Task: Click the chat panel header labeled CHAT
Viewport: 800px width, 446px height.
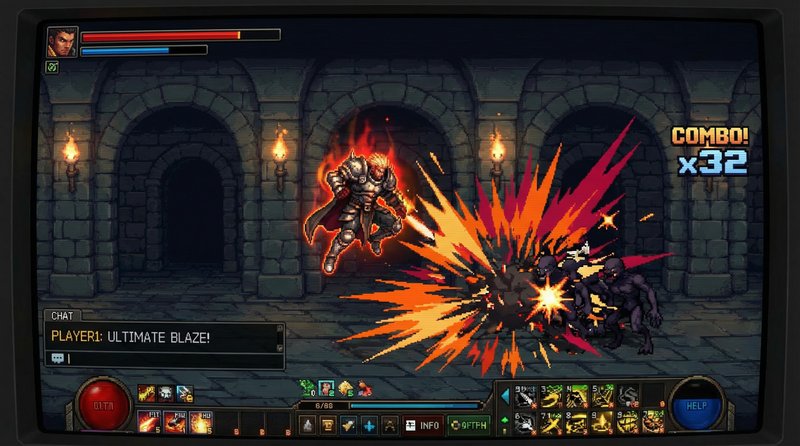Action: pyautogui.click(x=60, y=315)
